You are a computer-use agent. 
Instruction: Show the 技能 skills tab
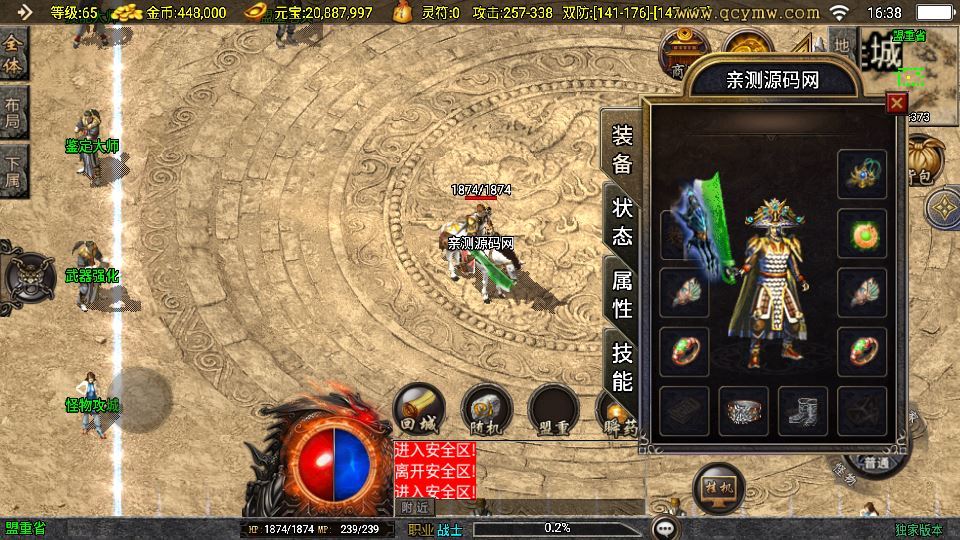coord(622,366)
